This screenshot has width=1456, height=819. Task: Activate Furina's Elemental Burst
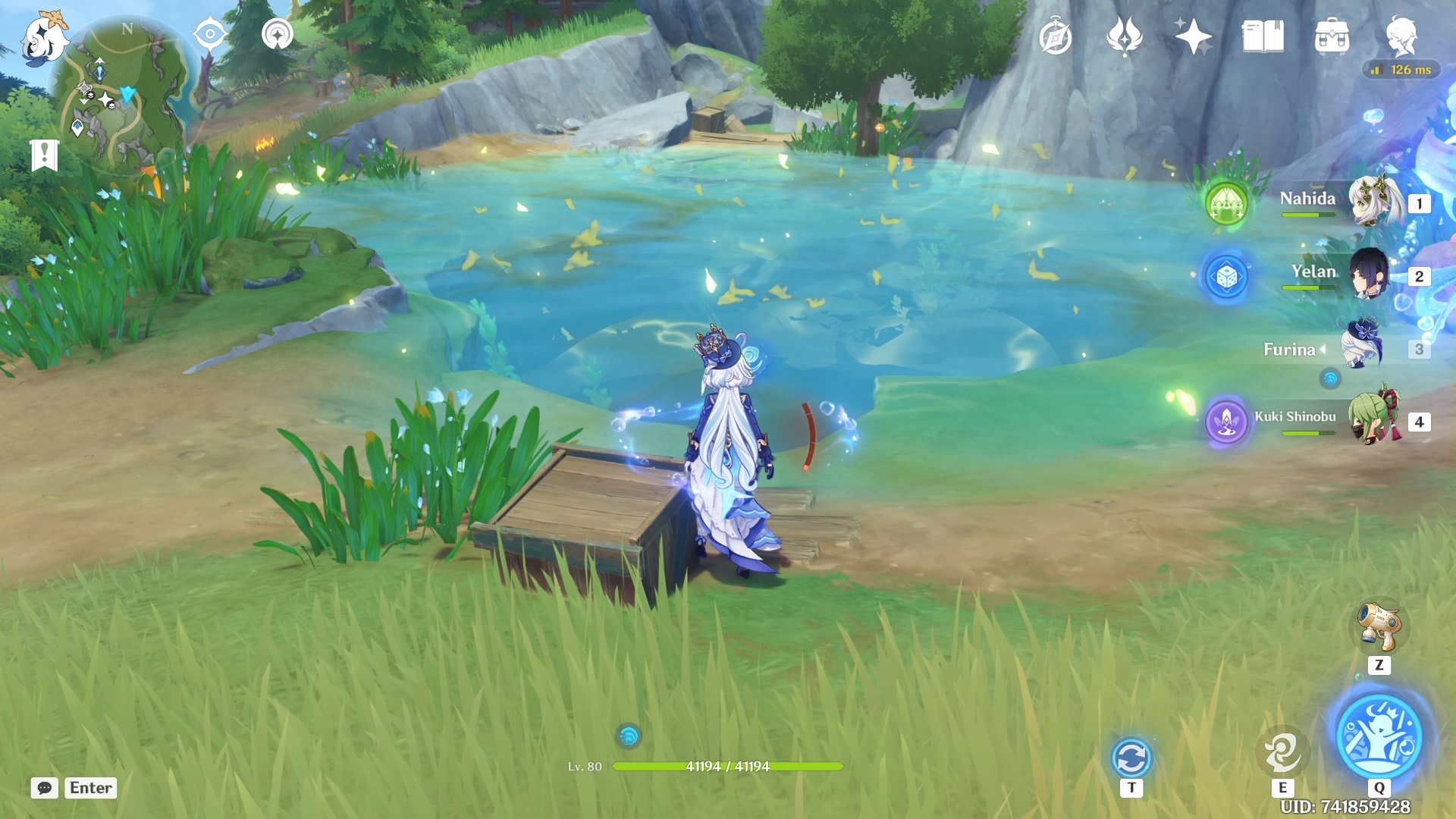(1379, 736)
